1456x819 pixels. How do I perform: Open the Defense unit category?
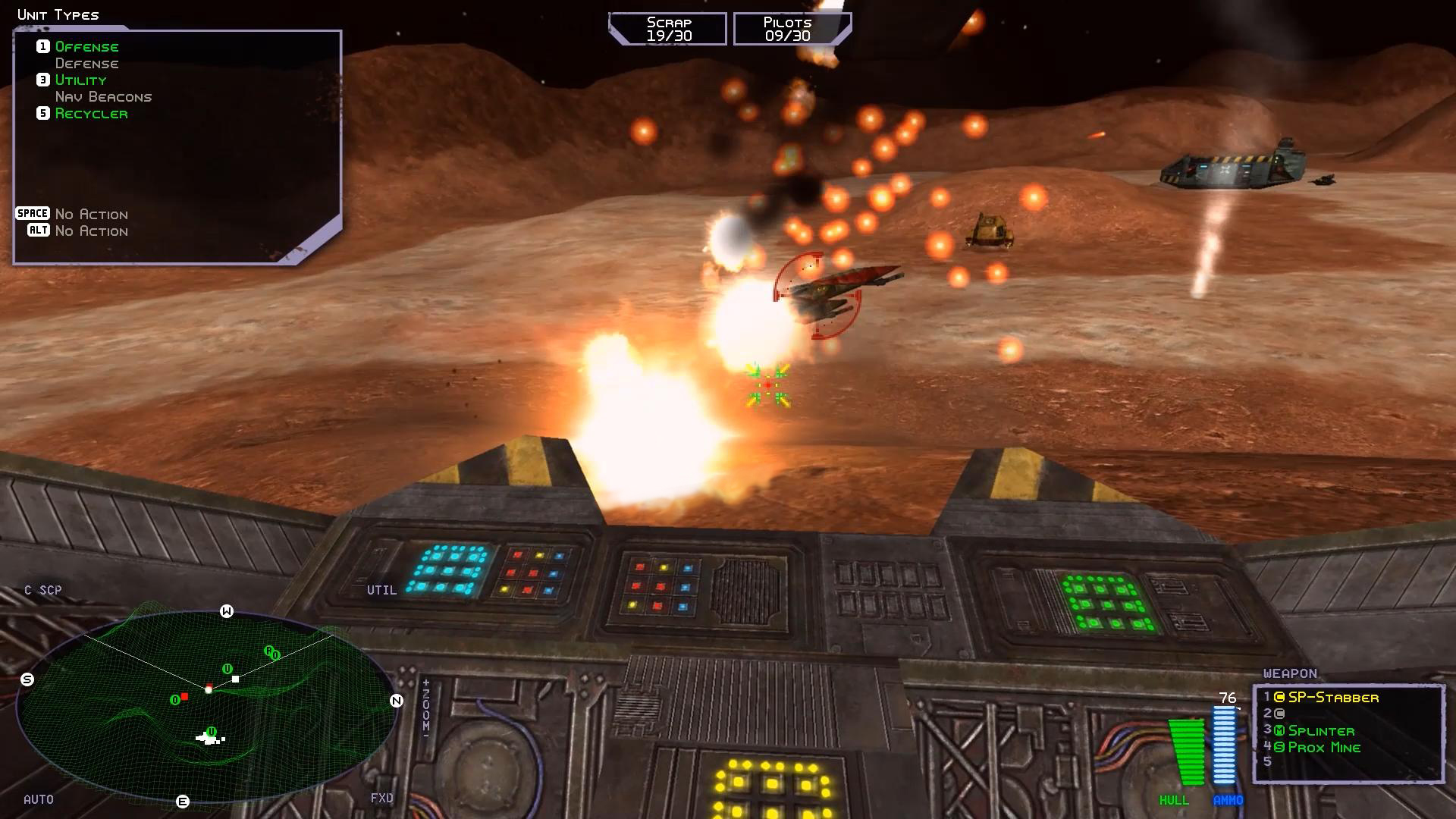point(86,63)
